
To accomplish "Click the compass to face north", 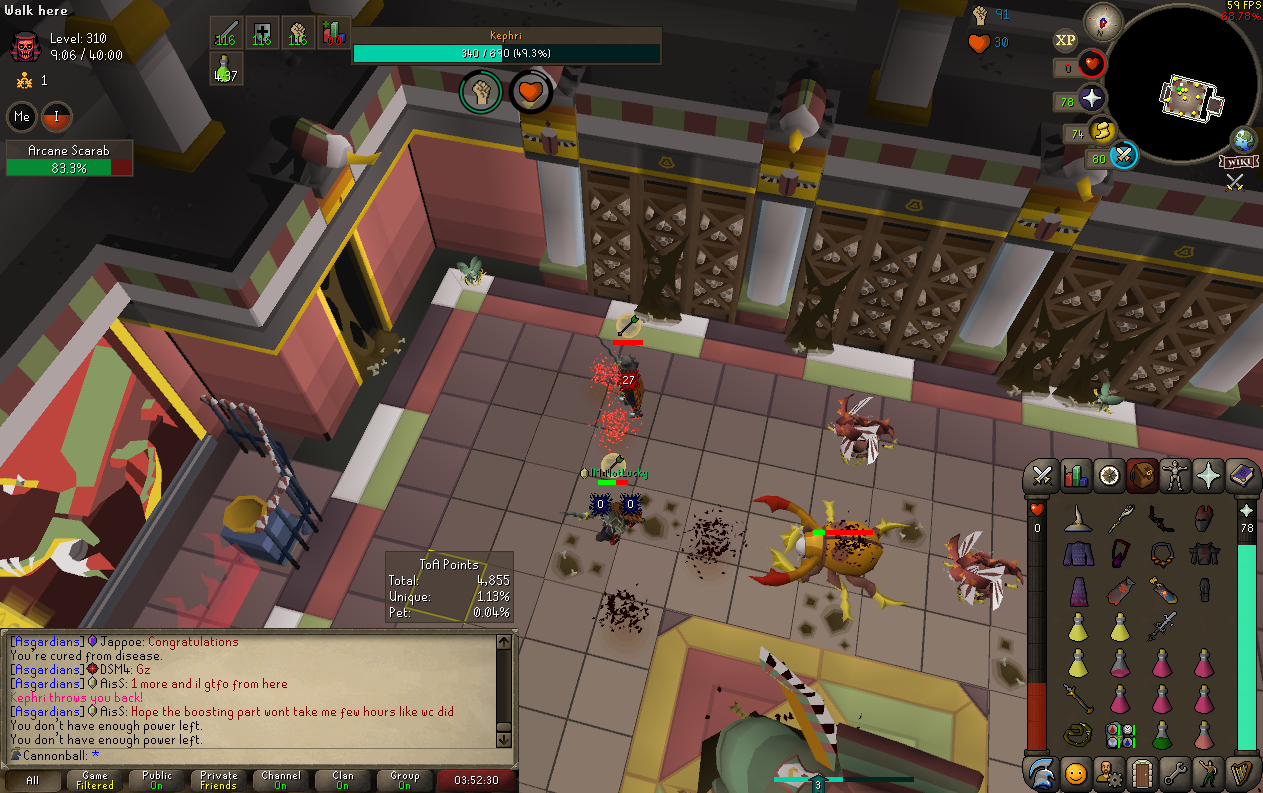I will pos(1103,21).
